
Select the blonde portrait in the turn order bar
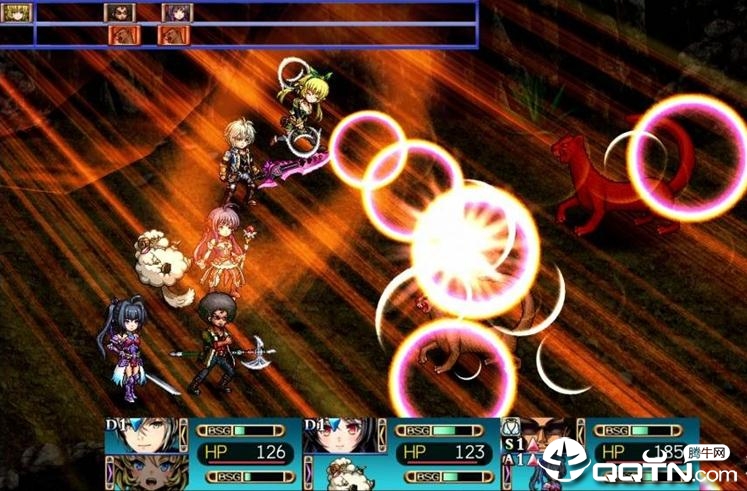coord(18,13)
